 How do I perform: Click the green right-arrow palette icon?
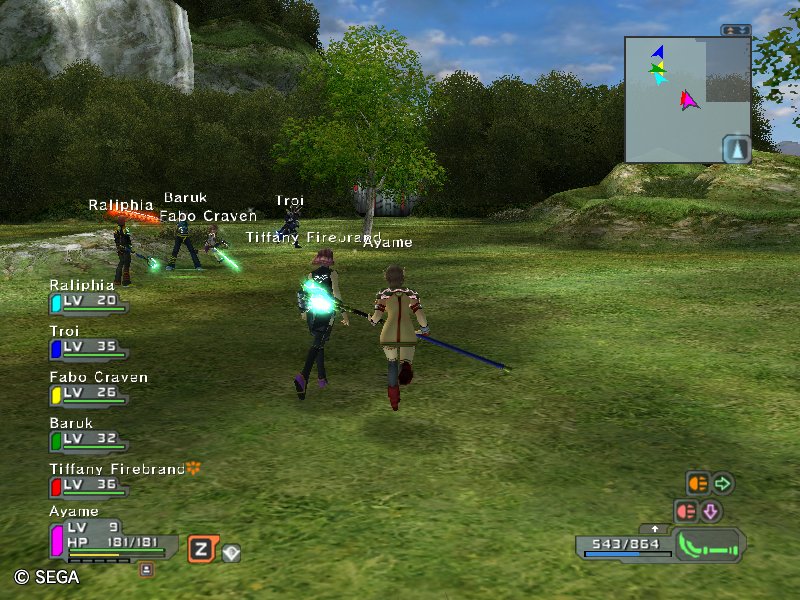(x=722, y=484)
